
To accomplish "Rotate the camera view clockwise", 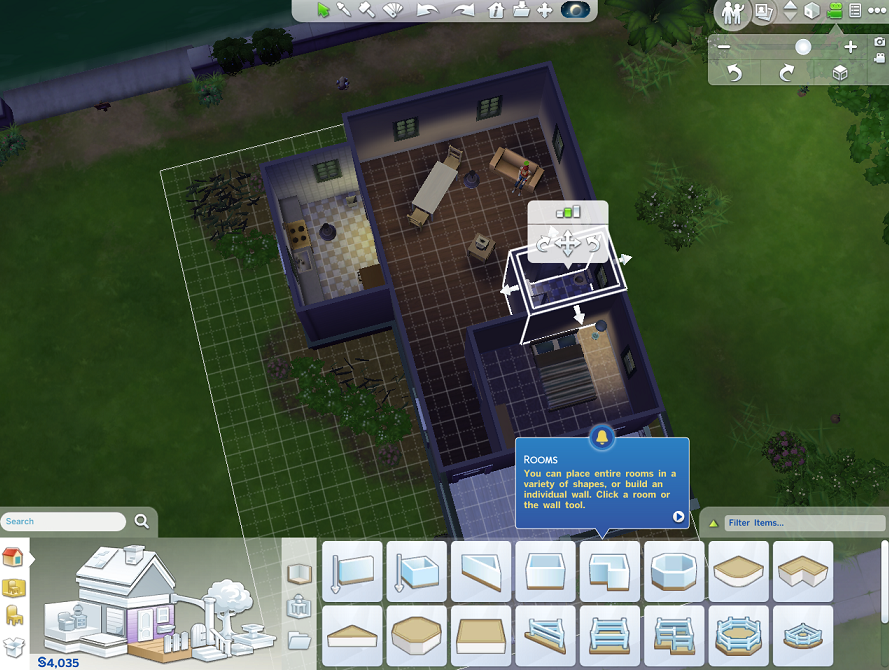I will click(x=787, y=73).
